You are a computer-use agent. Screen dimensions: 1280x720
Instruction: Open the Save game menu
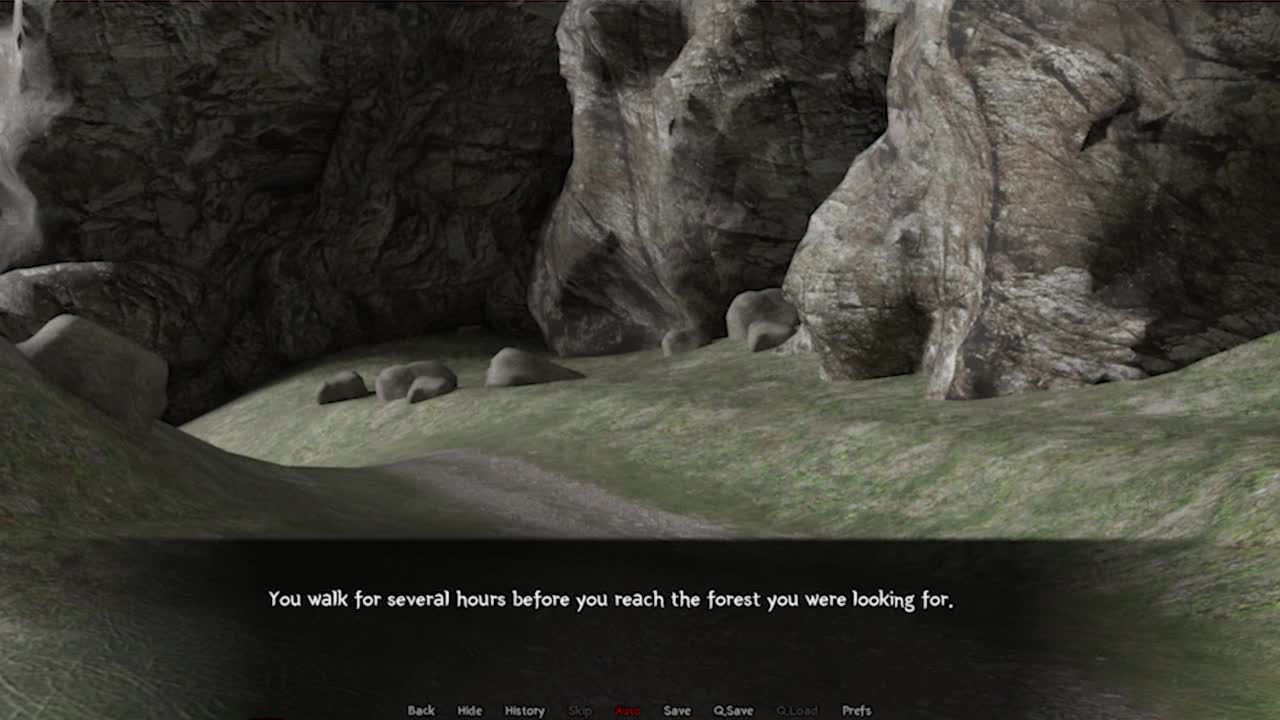point(677,710)
